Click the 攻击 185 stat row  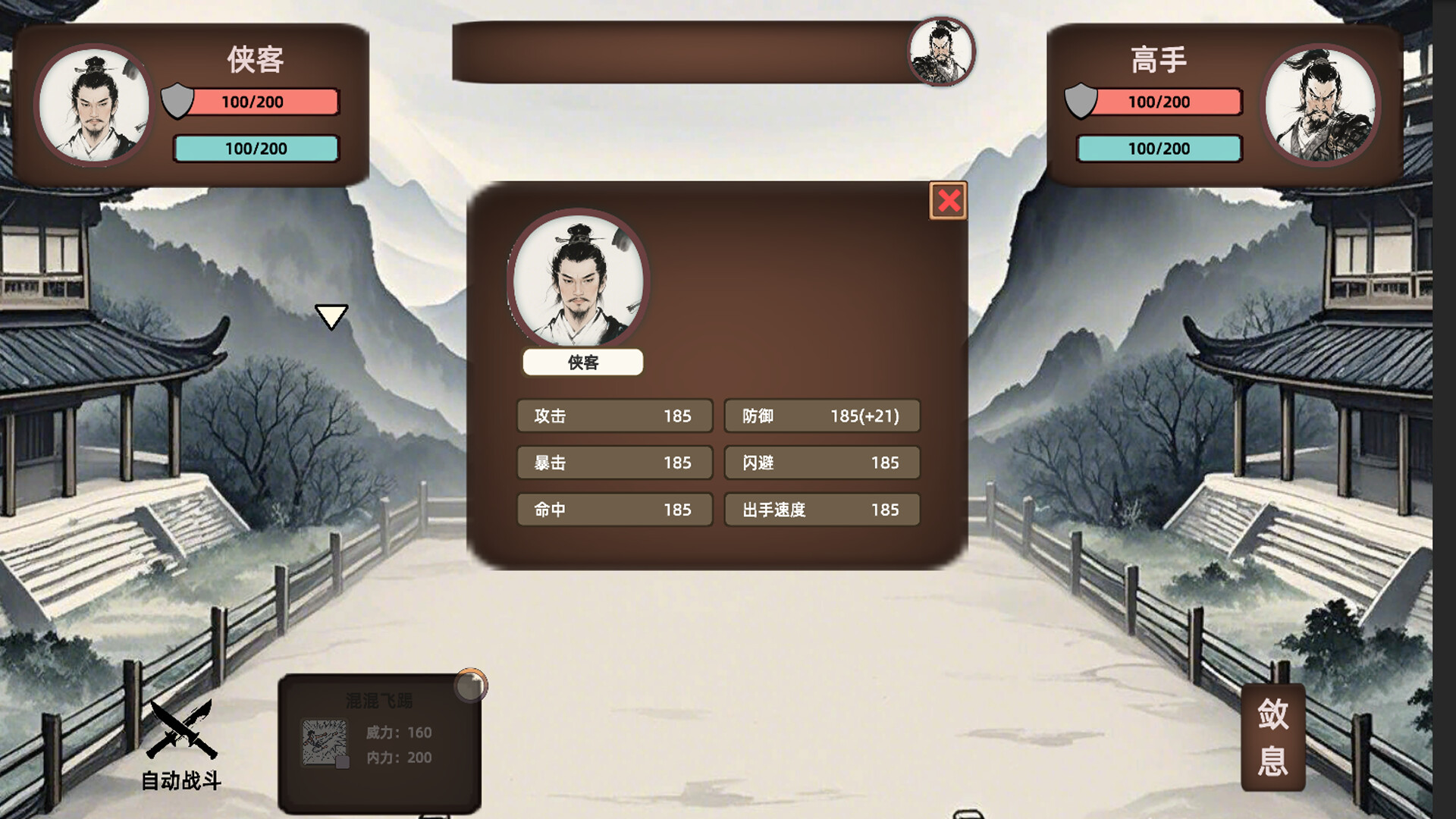coord(614,416)
